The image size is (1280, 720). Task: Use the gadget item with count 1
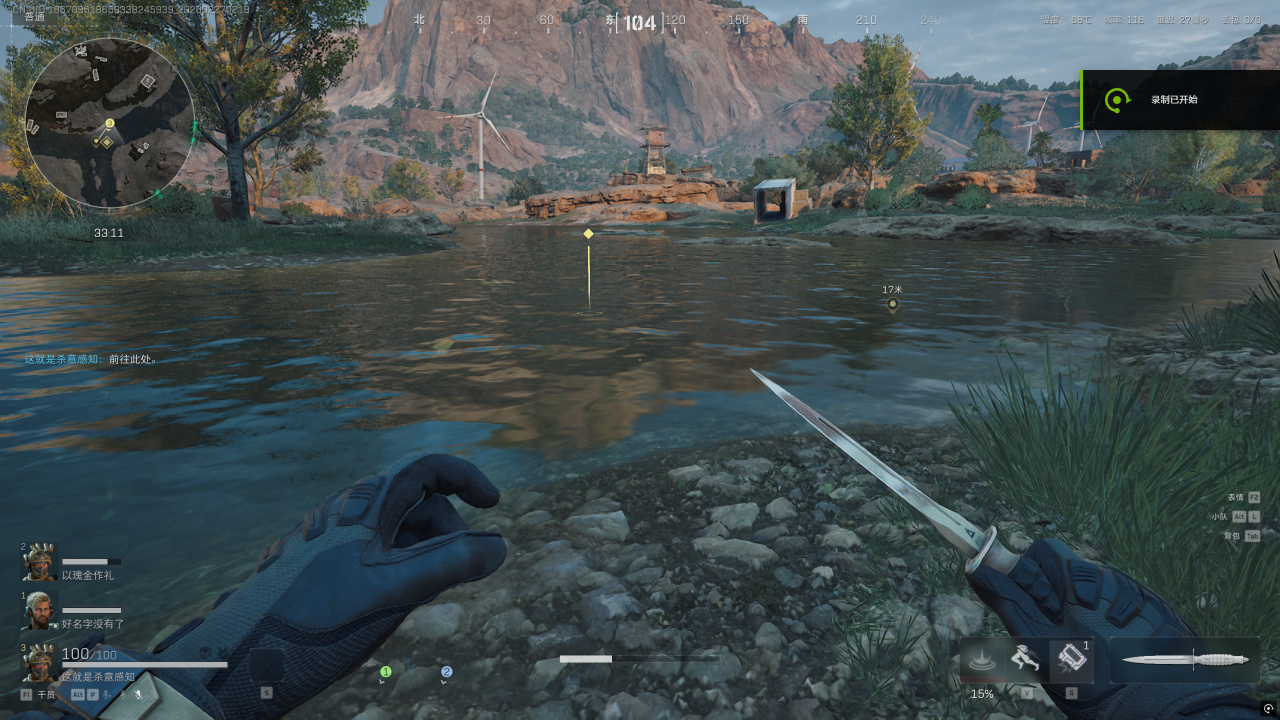coord(1071,660)
